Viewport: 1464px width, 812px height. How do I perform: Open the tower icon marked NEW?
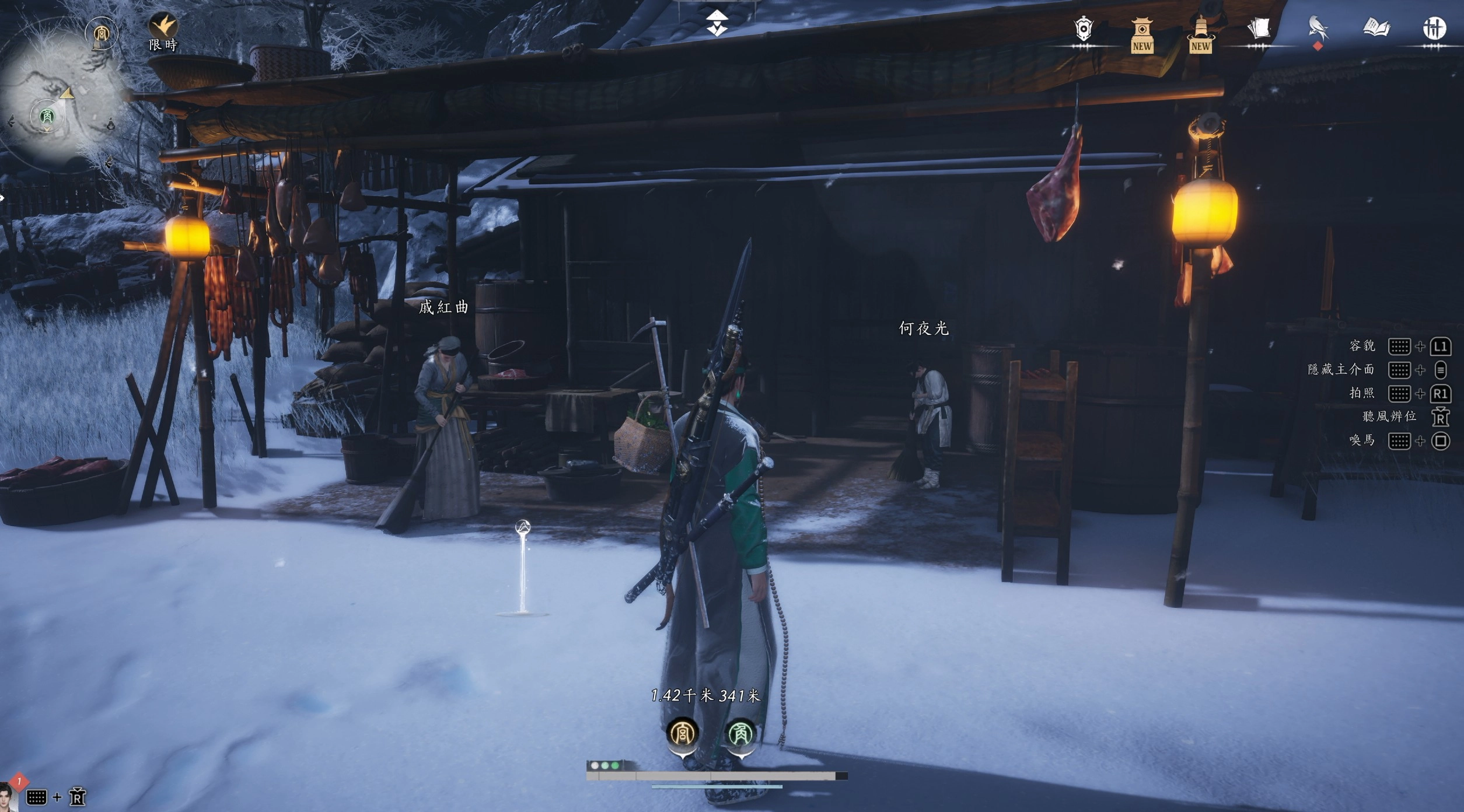point(1200,34)
